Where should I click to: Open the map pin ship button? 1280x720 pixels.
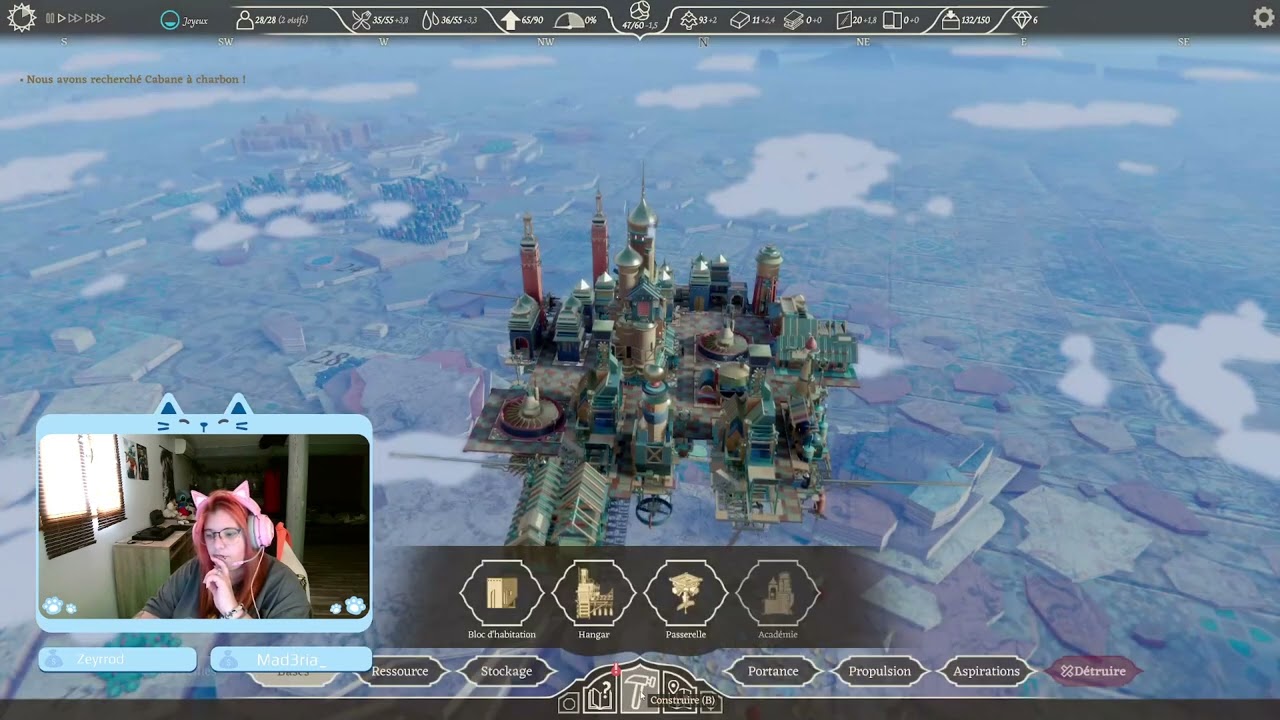point(678,689)
